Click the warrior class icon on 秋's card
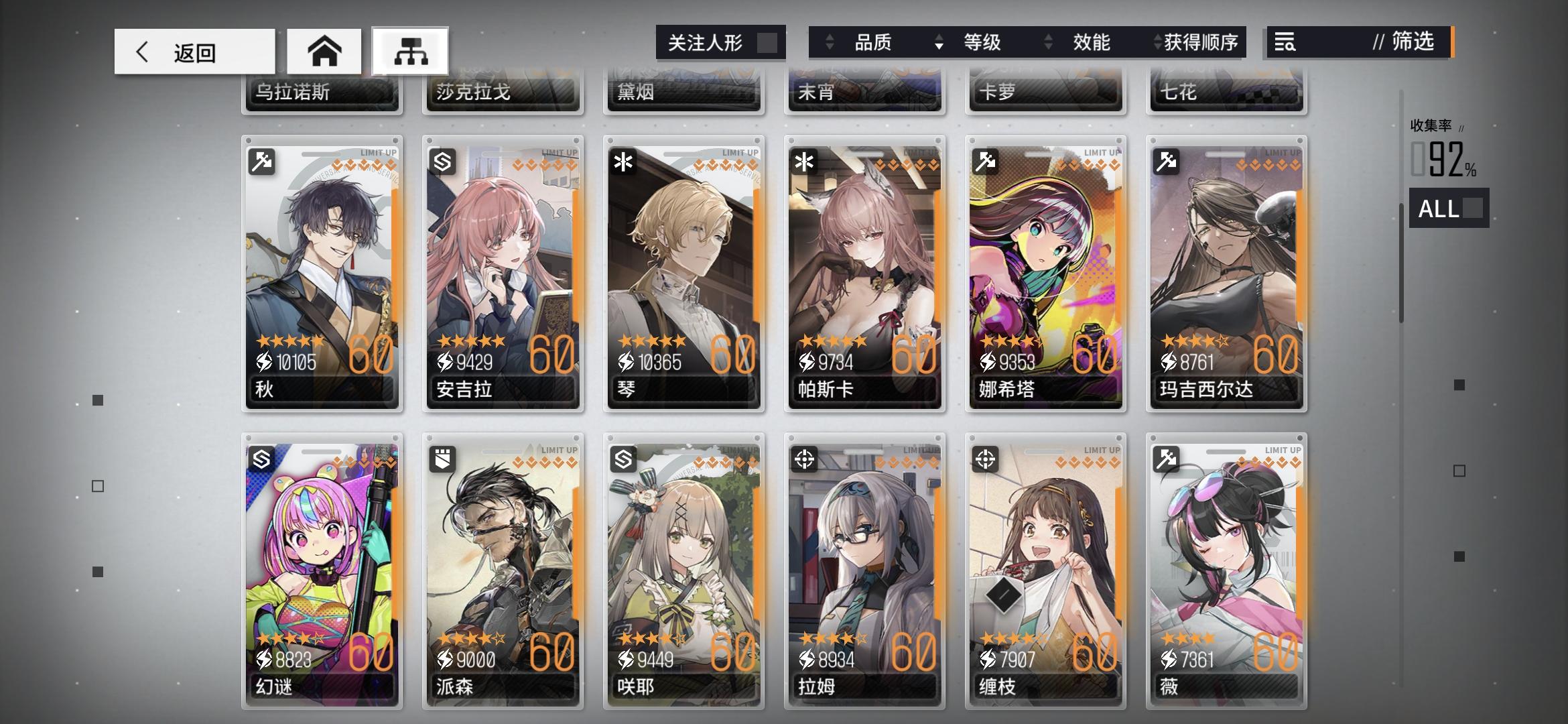Image resolution: width=1568 pixels, height=724 pixels. (262, 161)
